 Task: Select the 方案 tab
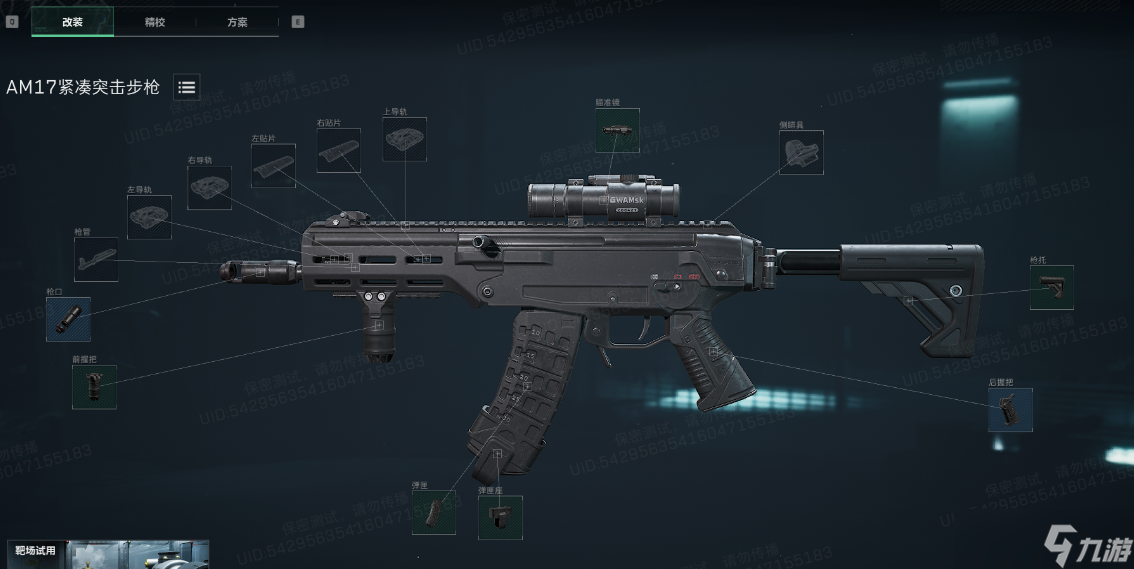tap(237, 21)
